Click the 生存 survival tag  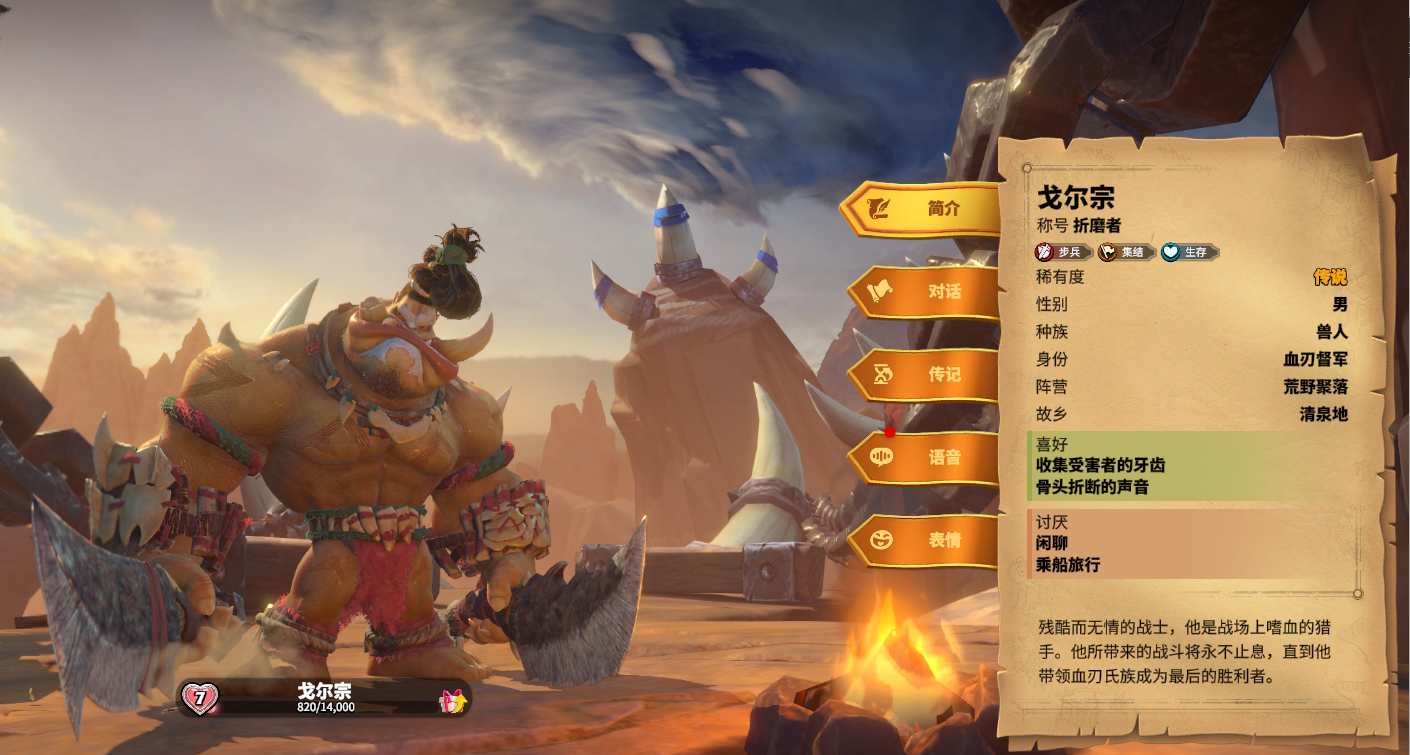point(1189,252)
